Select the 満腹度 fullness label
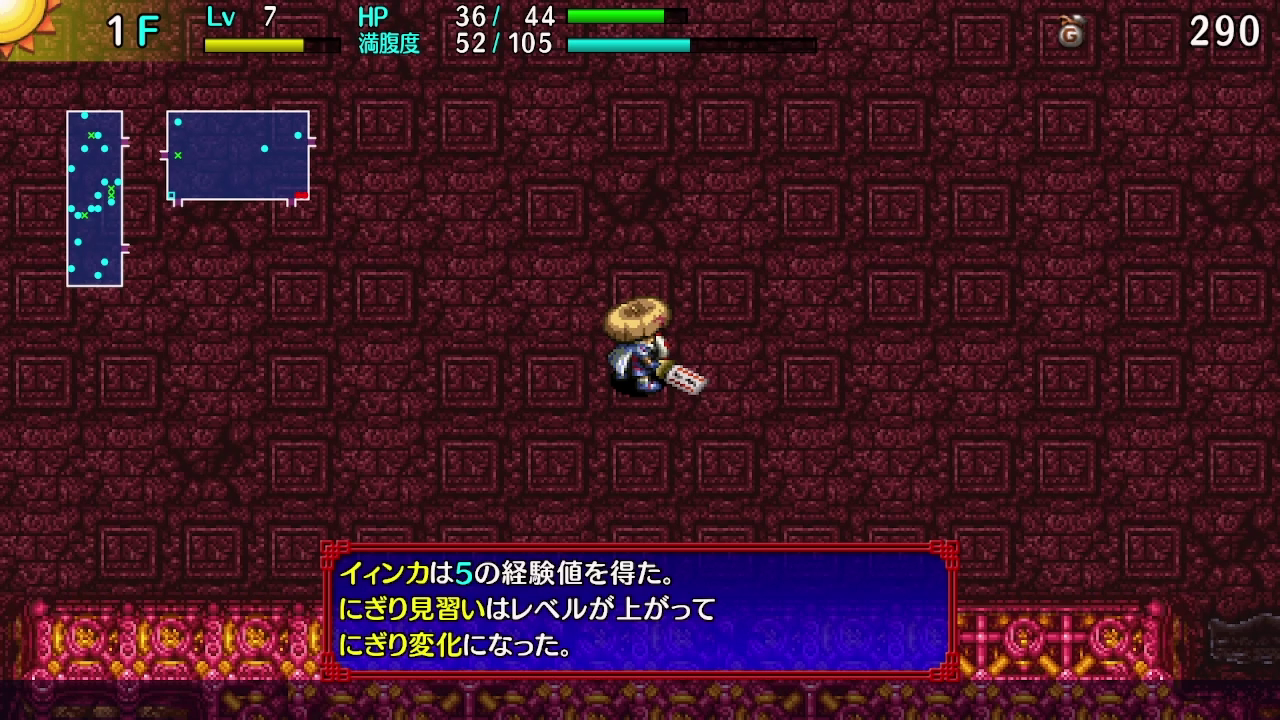Screen dimensions: 1280x720 pos(389,44)
